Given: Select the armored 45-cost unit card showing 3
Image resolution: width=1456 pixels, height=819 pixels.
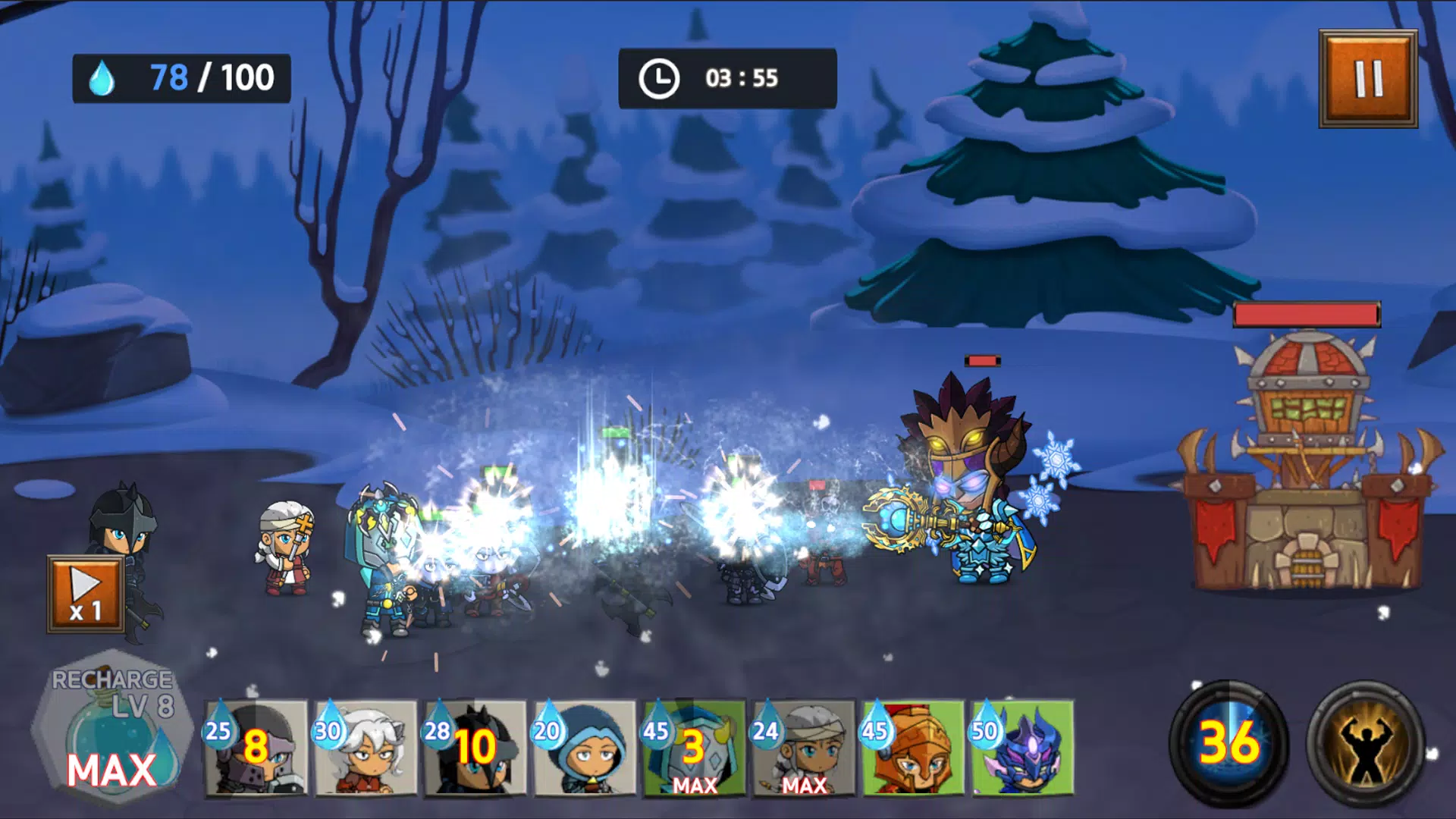Looking at the screenshot, I should [693, 748].
